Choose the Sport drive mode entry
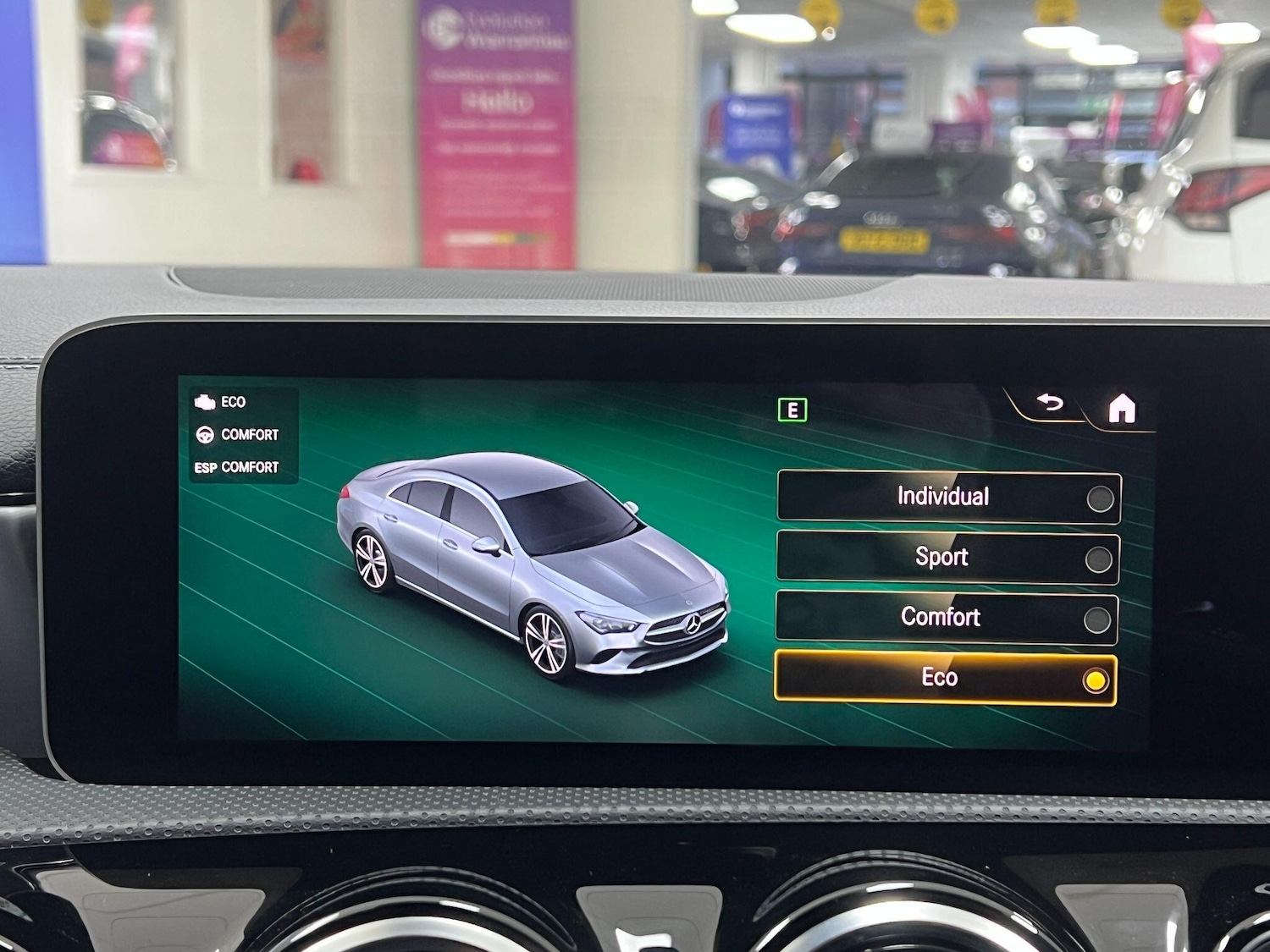The height and width of the screenshot is (952, 1270). point(941,557)
